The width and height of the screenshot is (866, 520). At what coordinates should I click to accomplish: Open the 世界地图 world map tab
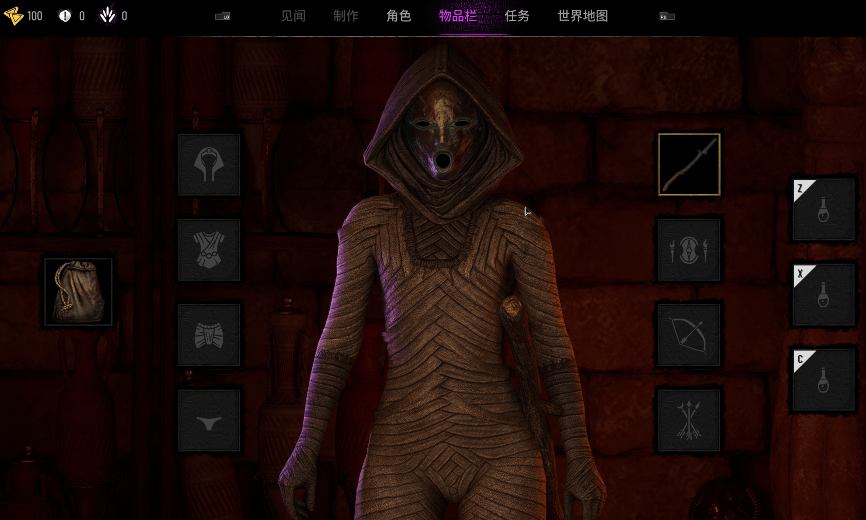tap(583, 16)
